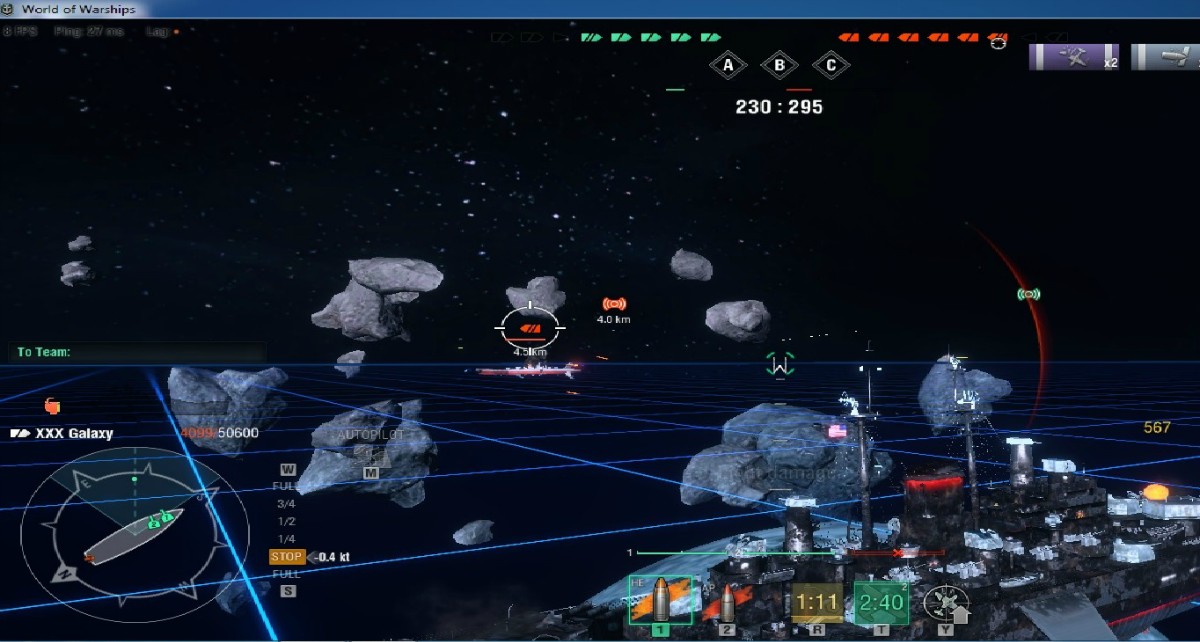
Task: Set engine speed to 3/4
Action: [x=286, y=504]
